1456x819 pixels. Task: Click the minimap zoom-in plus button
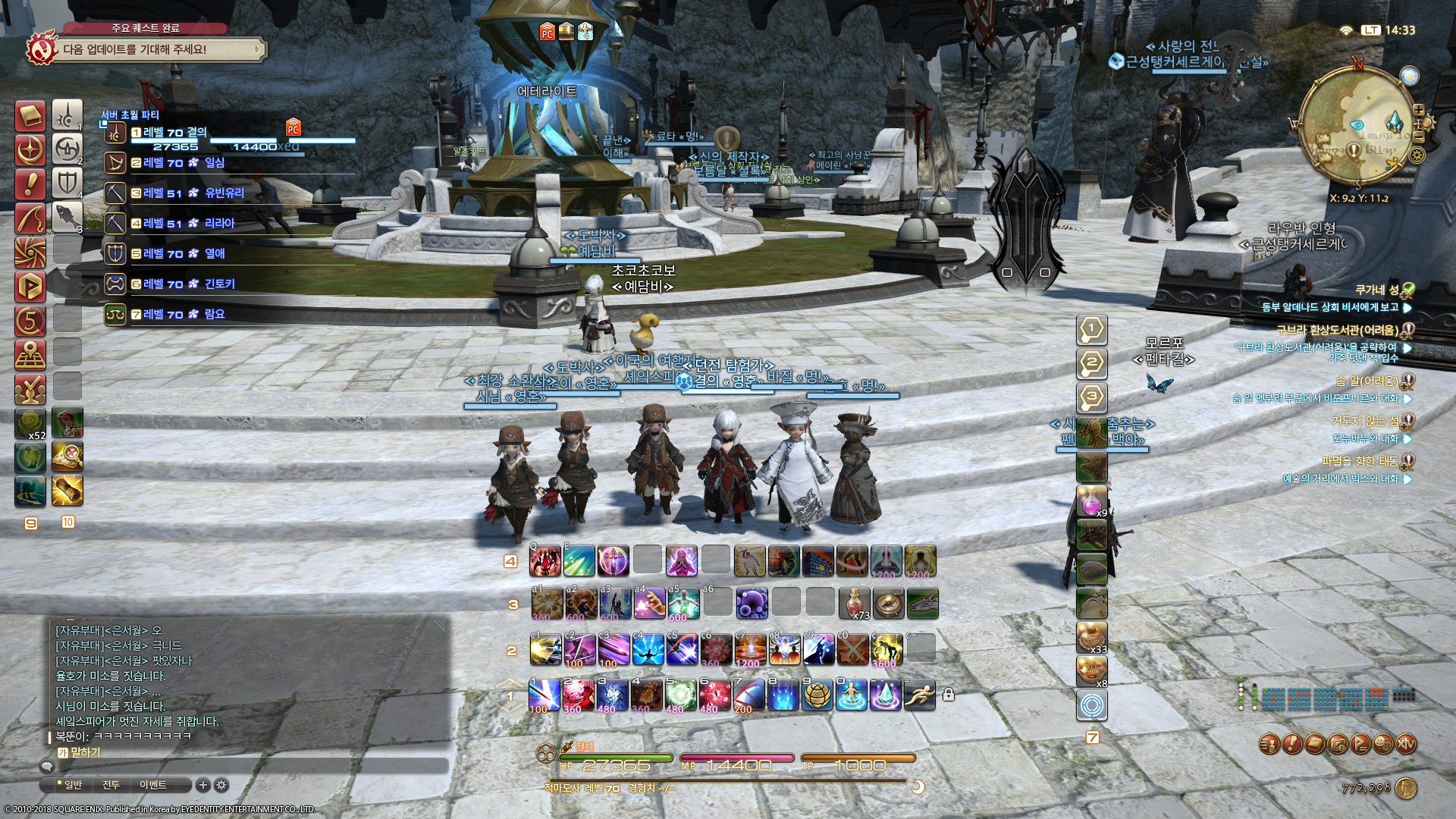coord(1419,110)
